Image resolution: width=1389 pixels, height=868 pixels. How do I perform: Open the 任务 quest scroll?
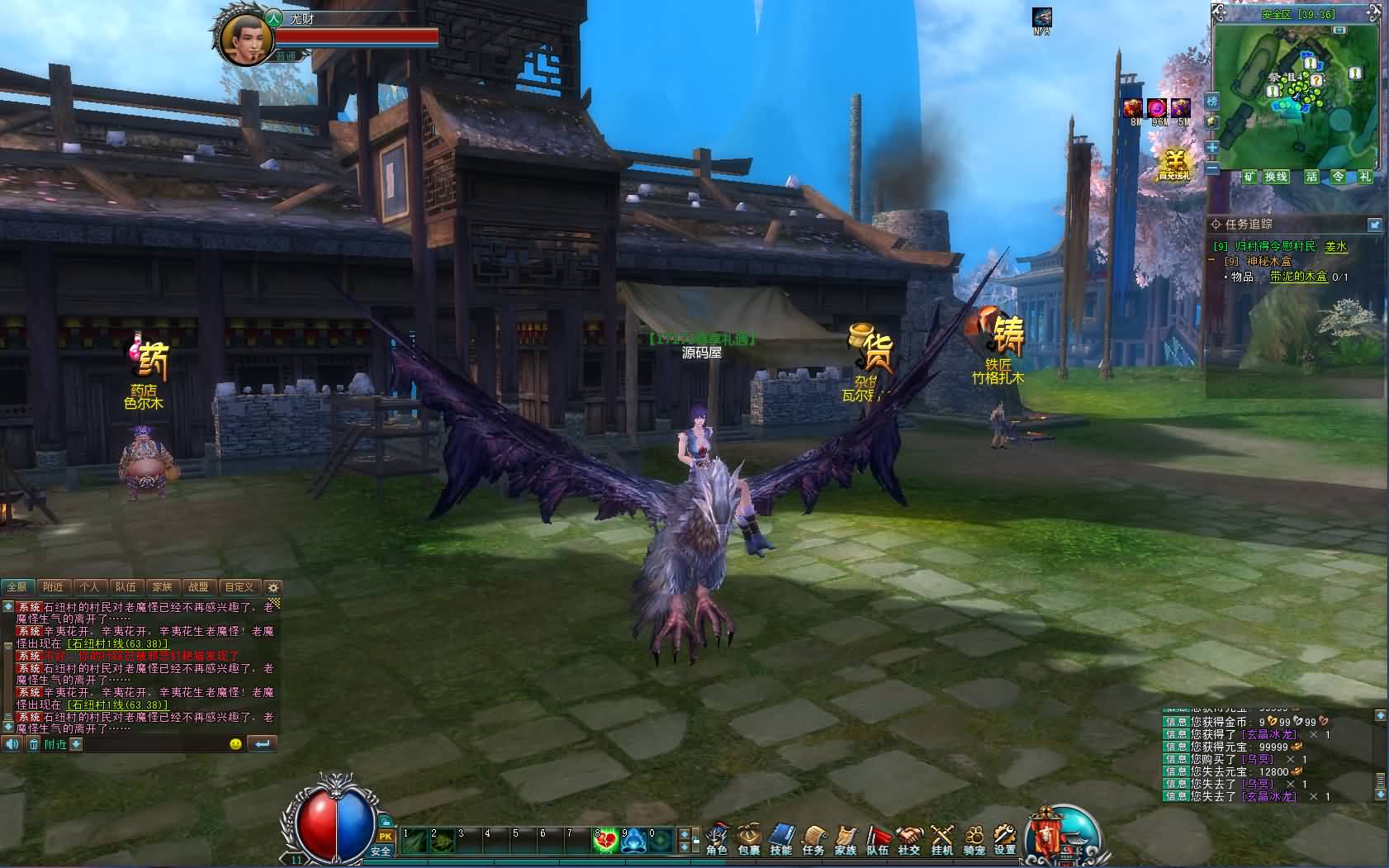pos(813,838)
